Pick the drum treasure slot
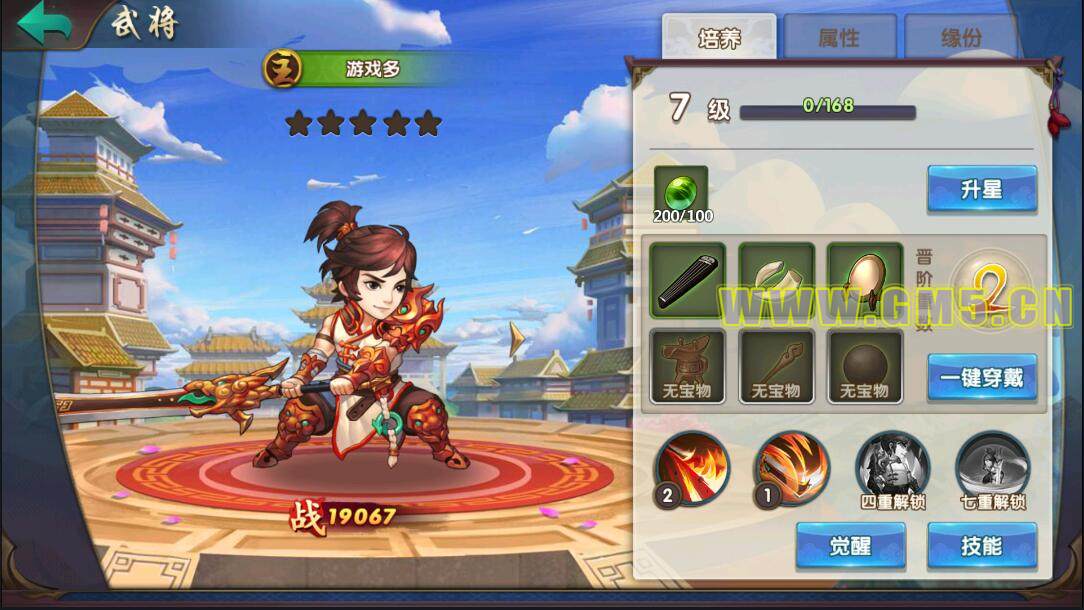This screenshot has width=1084, height=610. point(864,280)
